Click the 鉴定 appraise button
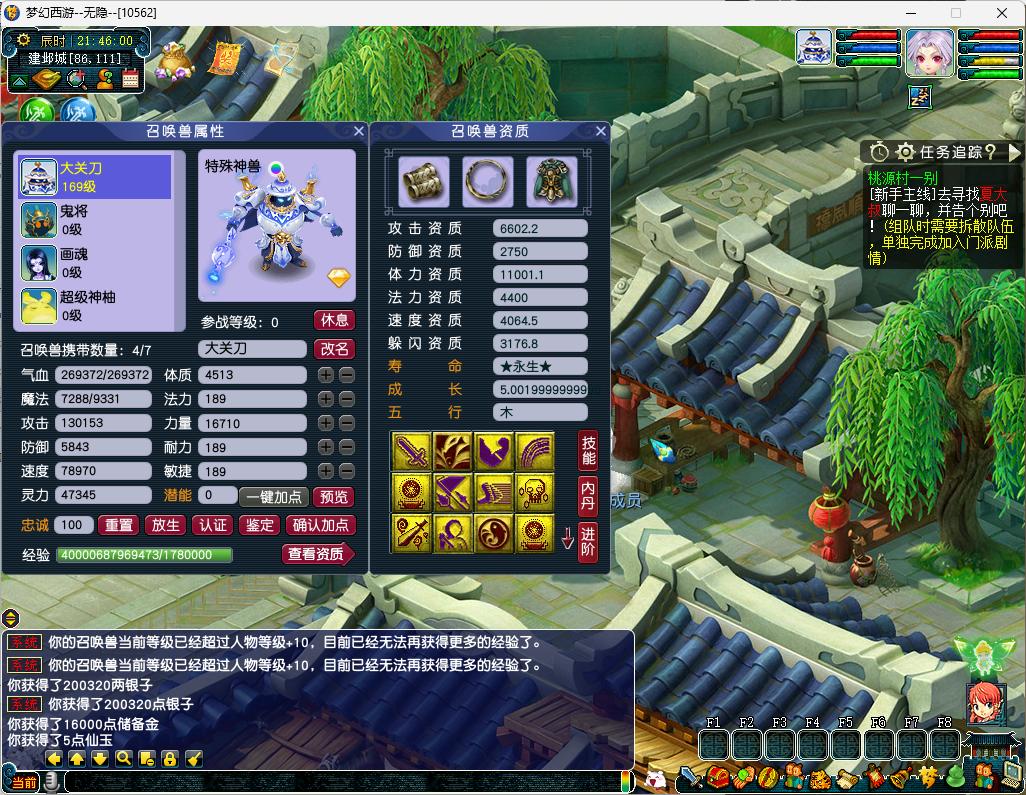 click(x=259, y=525)
